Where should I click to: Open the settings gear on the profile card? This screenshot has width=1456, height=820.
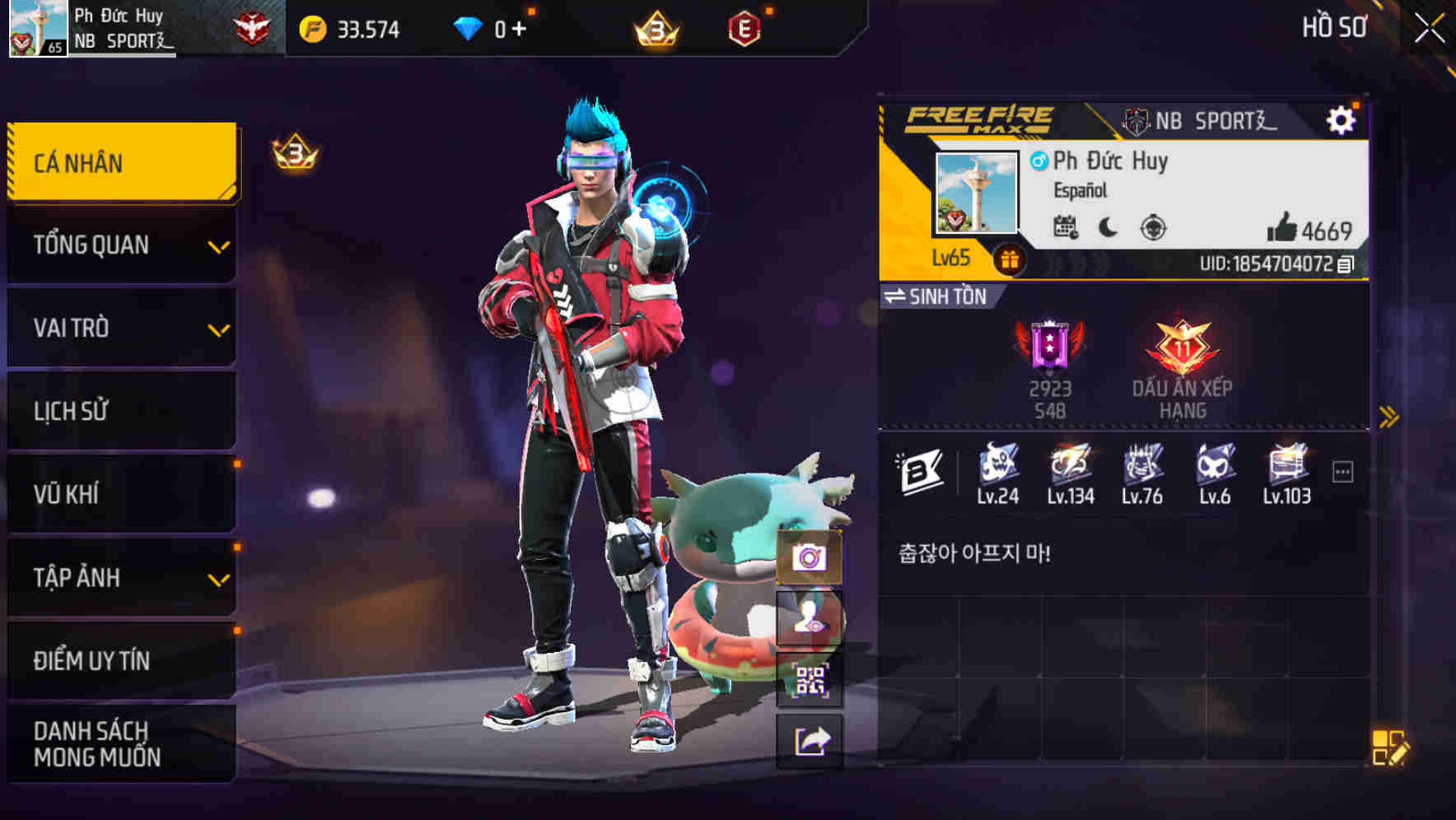coord(1342,119)
